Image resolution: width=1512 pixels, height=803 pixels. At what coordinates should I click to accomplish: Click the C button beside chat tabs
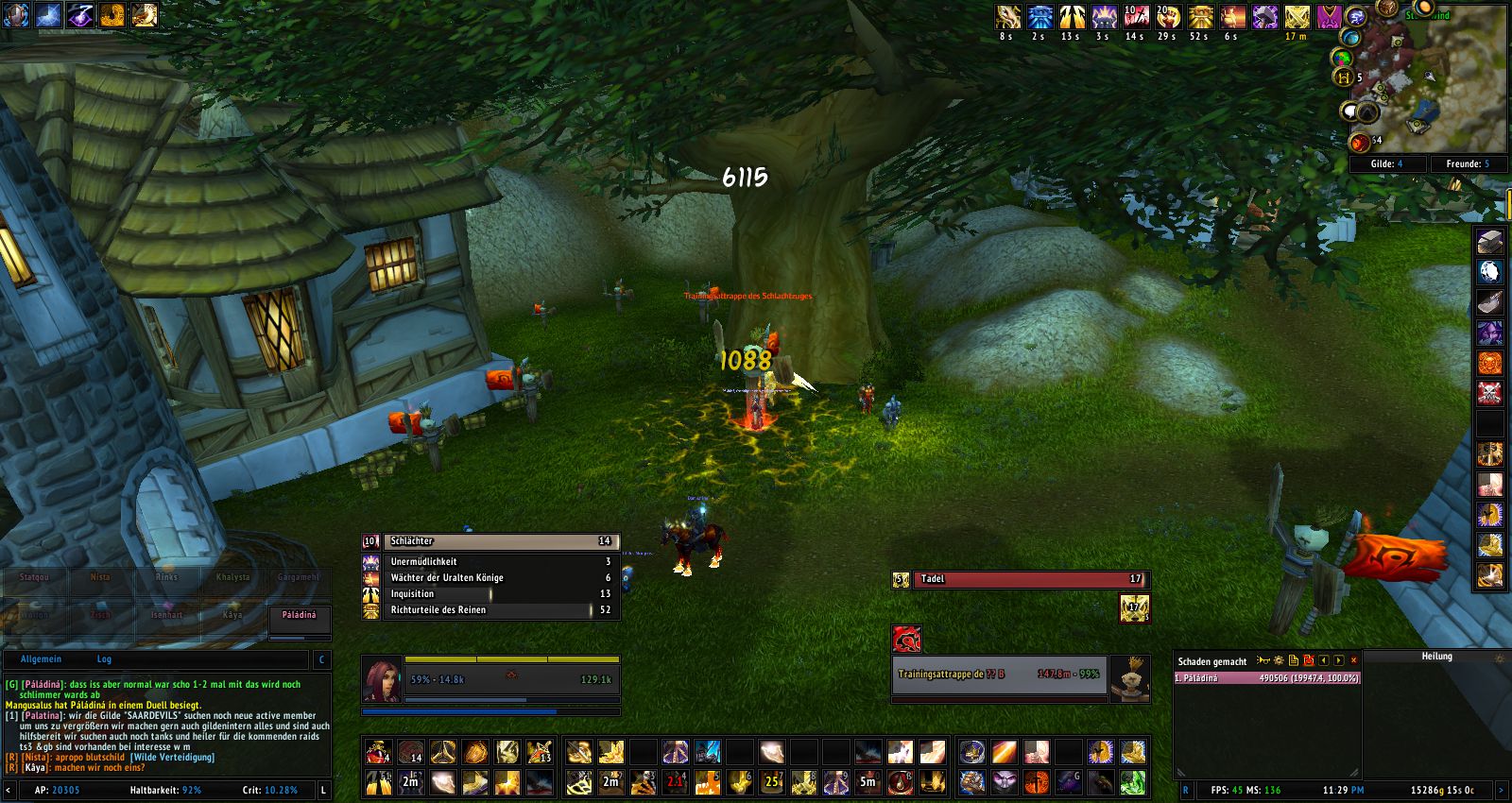321,659
